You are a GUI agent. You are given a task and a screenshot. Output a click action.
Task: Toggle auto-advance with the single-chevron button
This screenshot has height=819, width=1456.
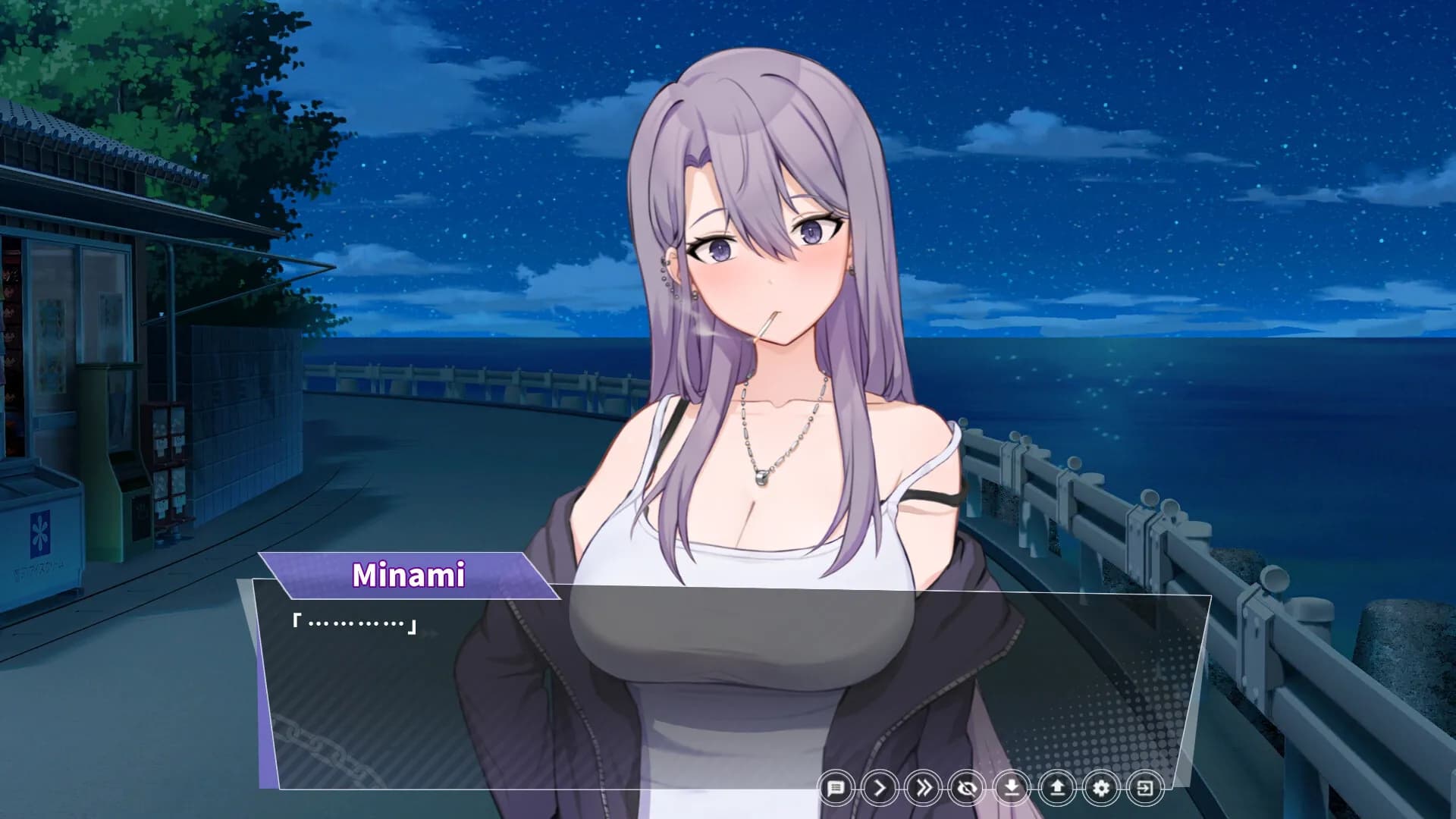[x=880, y=788]
